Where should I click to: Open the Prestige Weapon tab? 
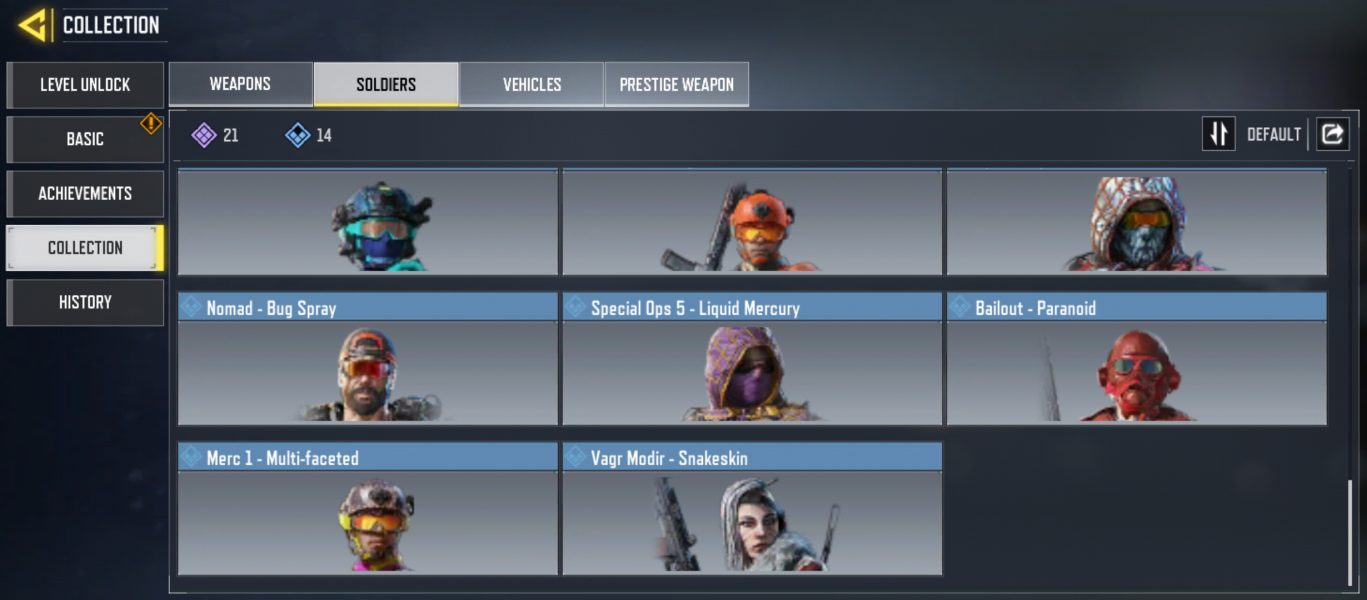(x=677, y=84)
